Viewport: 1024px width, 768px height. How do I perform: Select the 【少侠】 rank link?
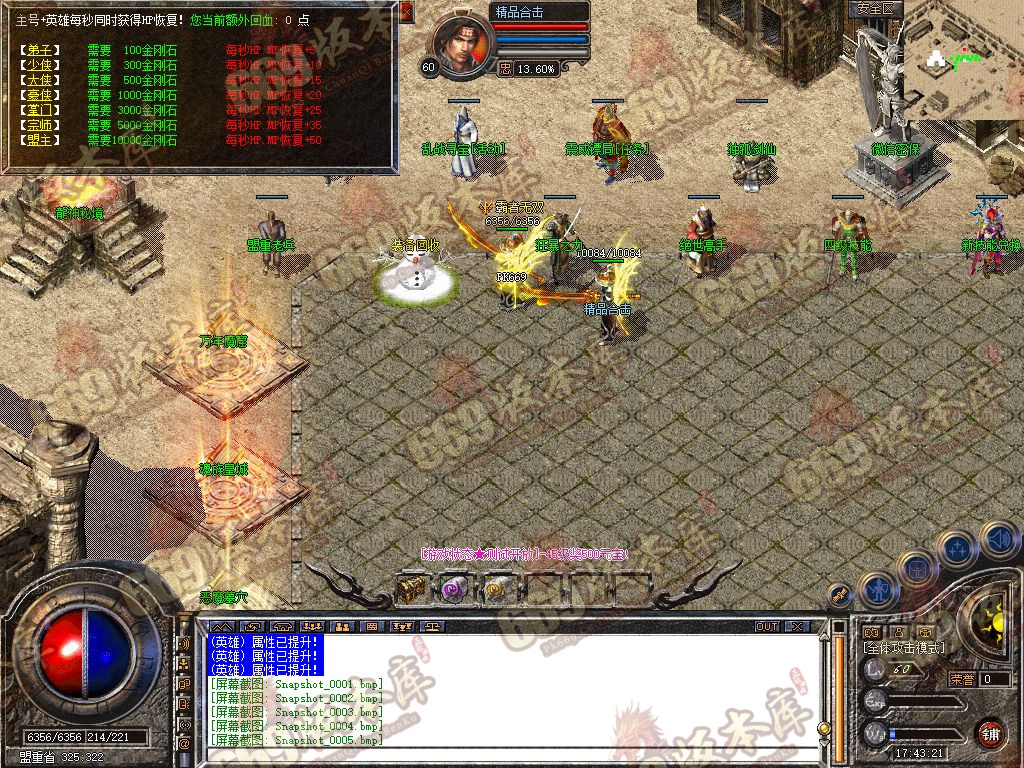[40, 65]
